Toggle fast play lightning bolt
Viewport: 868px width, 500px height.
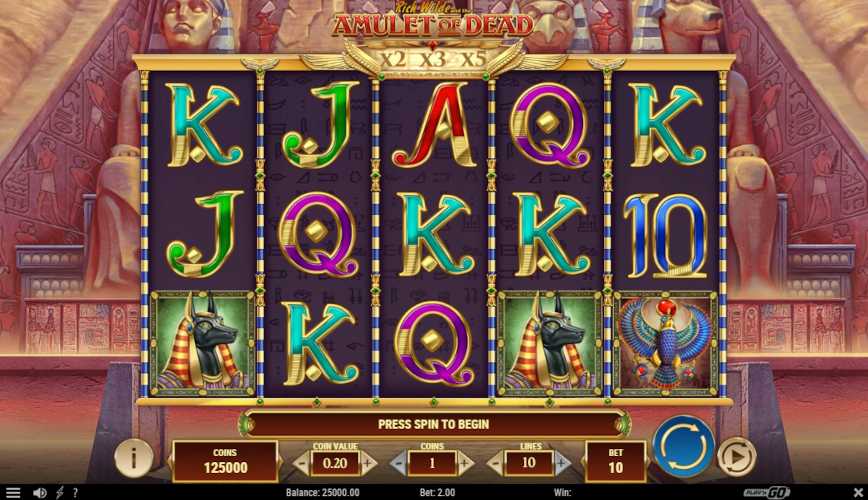pyautogui.click(x=59, y=492)
